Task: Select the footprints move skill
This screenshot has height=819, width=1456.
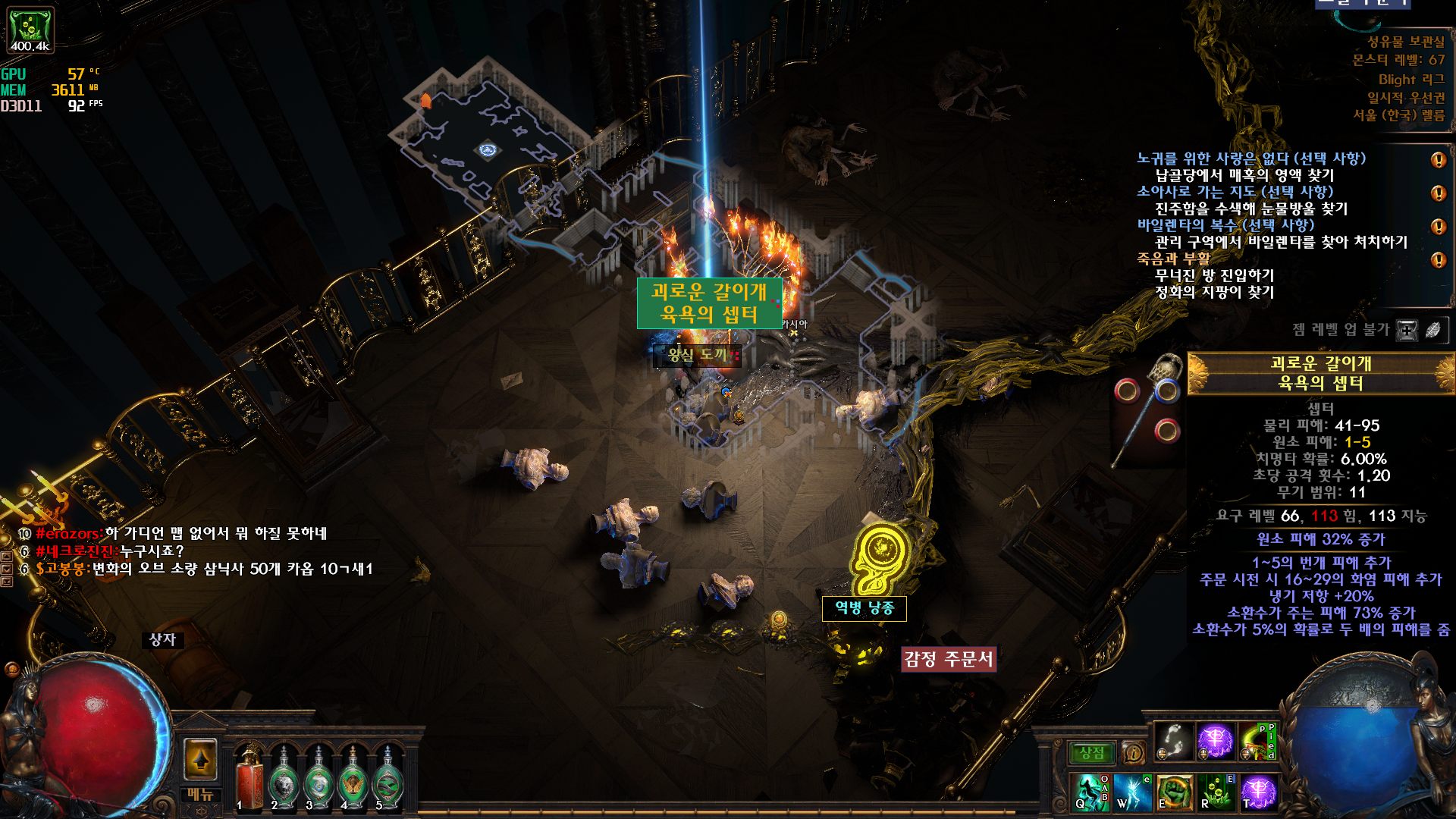Action: click(x=1173, y=742)
